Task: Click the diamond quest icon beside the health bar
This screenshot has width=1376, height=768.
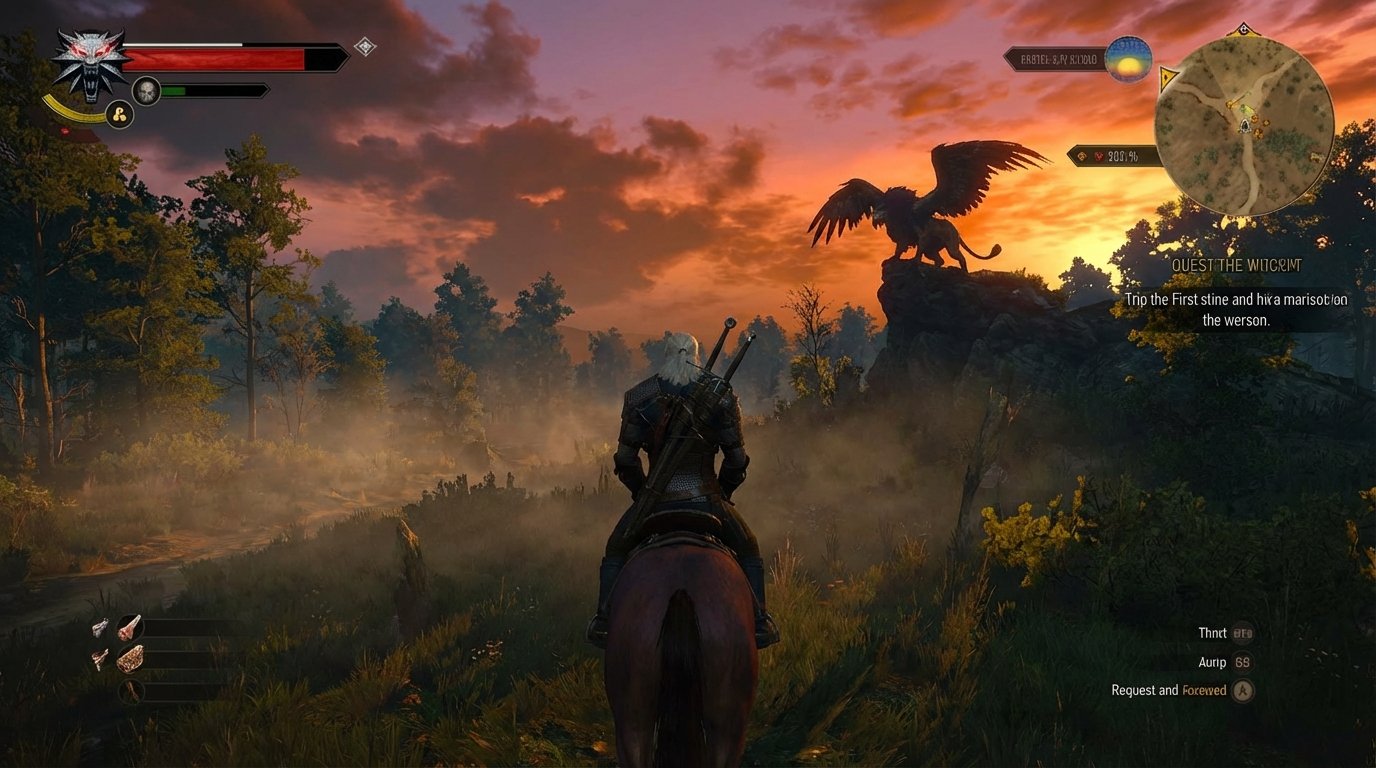Action: 366,44
